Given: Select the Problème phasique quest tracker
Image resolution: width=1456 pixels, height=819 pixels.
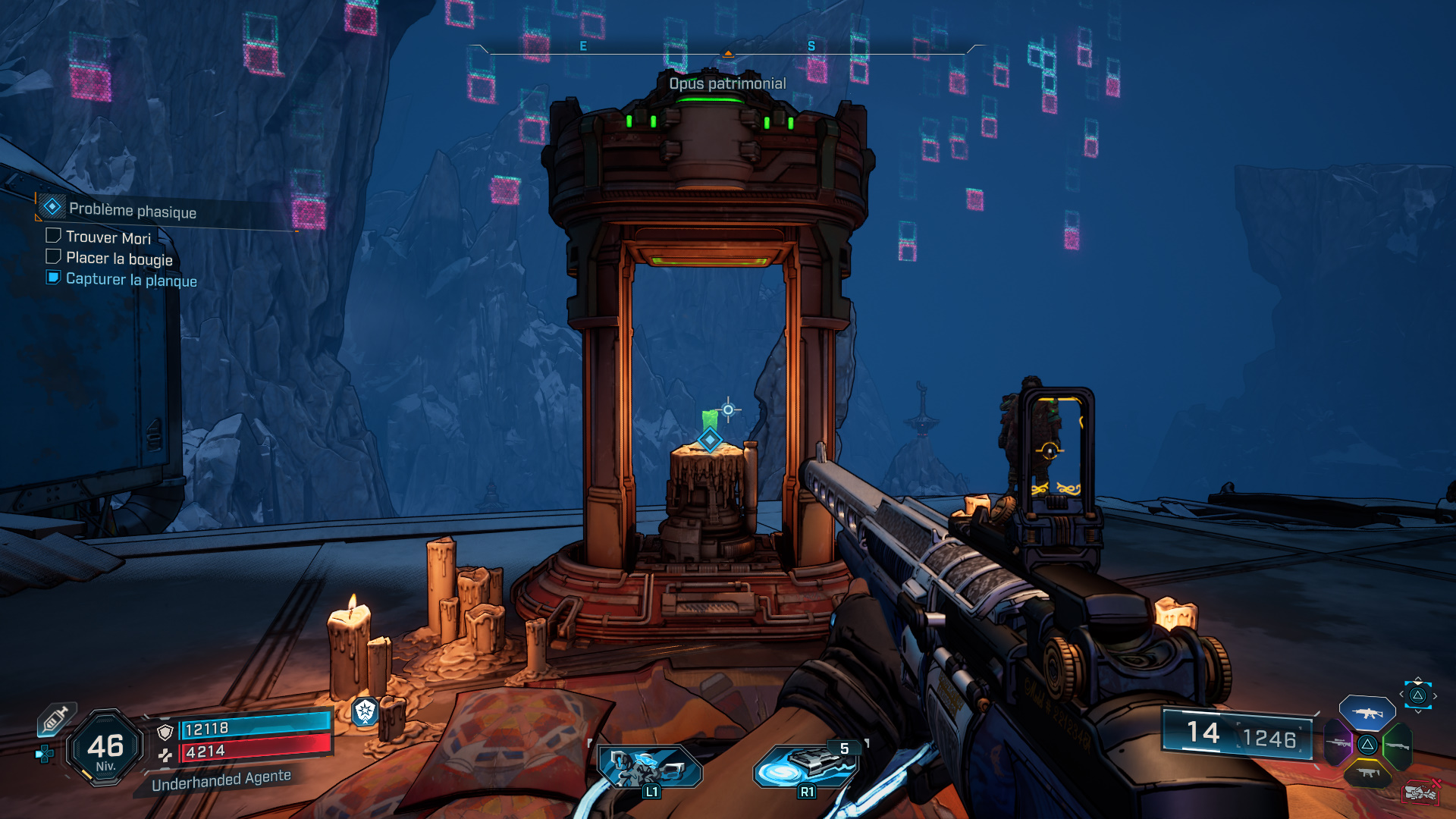Looking at the screenshot, I should tap(132, 210).
